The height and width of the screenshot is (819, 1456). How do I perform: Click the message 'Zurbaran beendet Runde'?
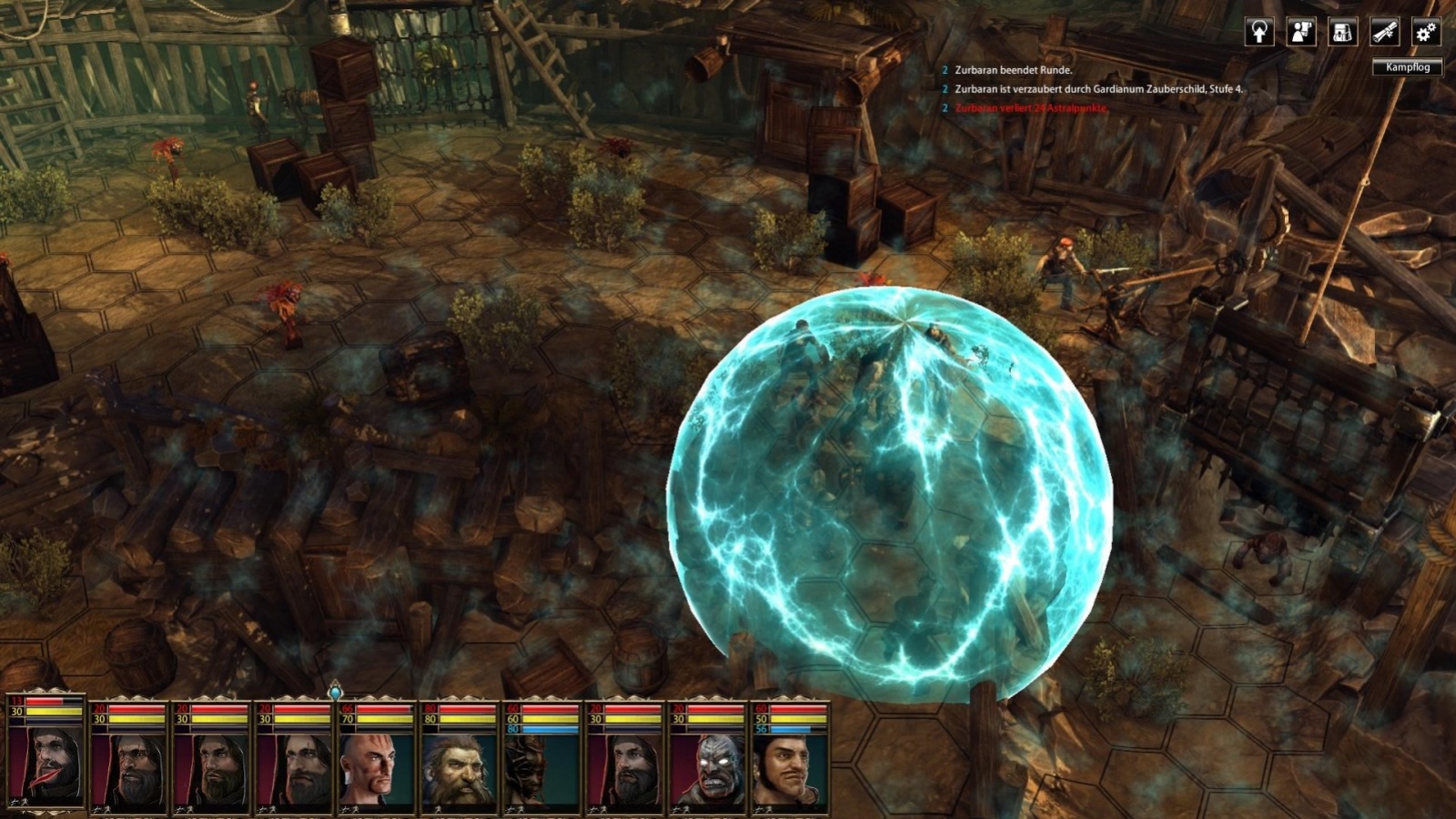coord(1015,67)
